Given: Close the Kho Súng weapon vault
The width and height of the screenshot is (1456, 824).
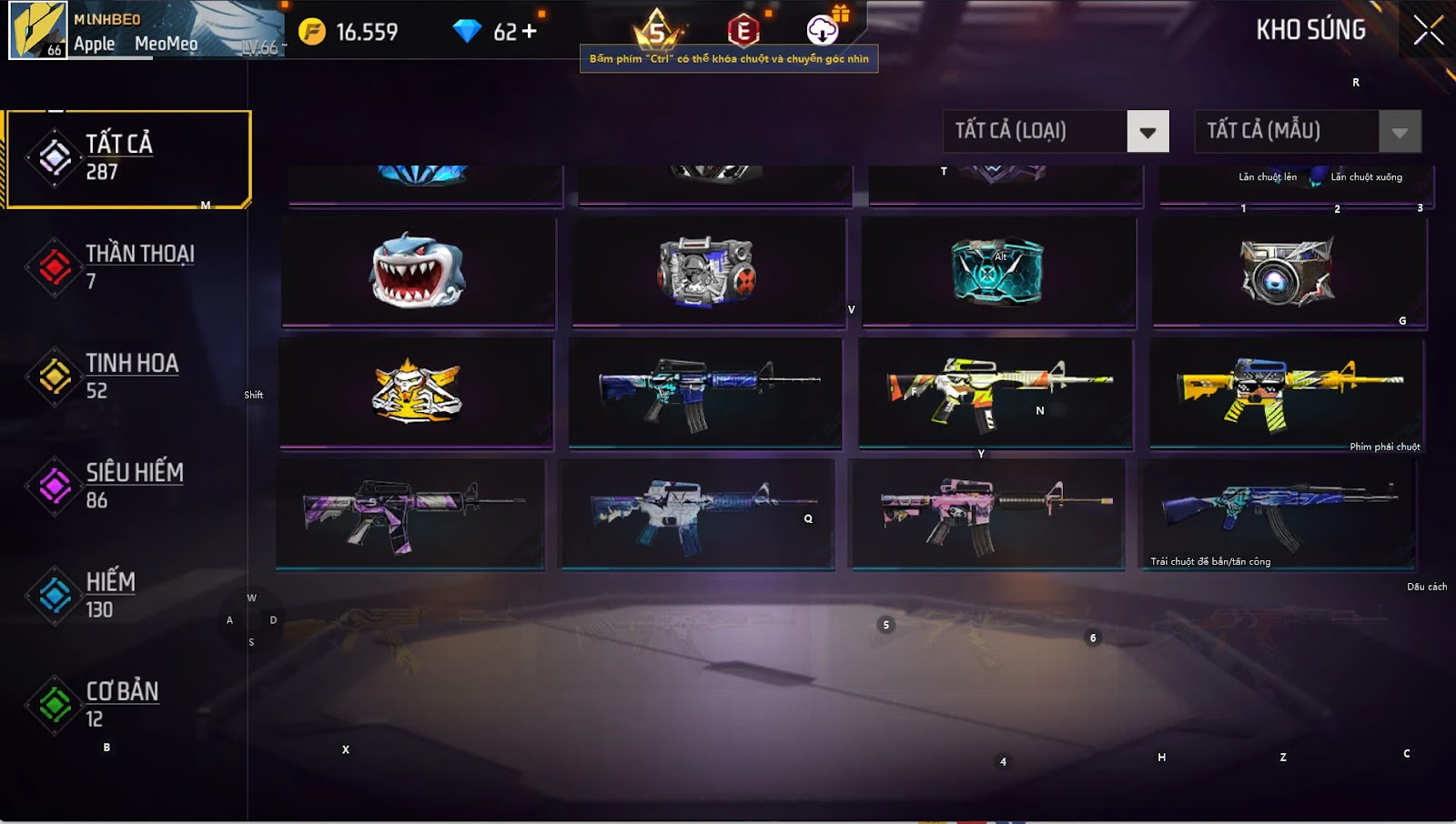Looking at the screenshot, I should pyautogui.click(x=1428, y=30).
